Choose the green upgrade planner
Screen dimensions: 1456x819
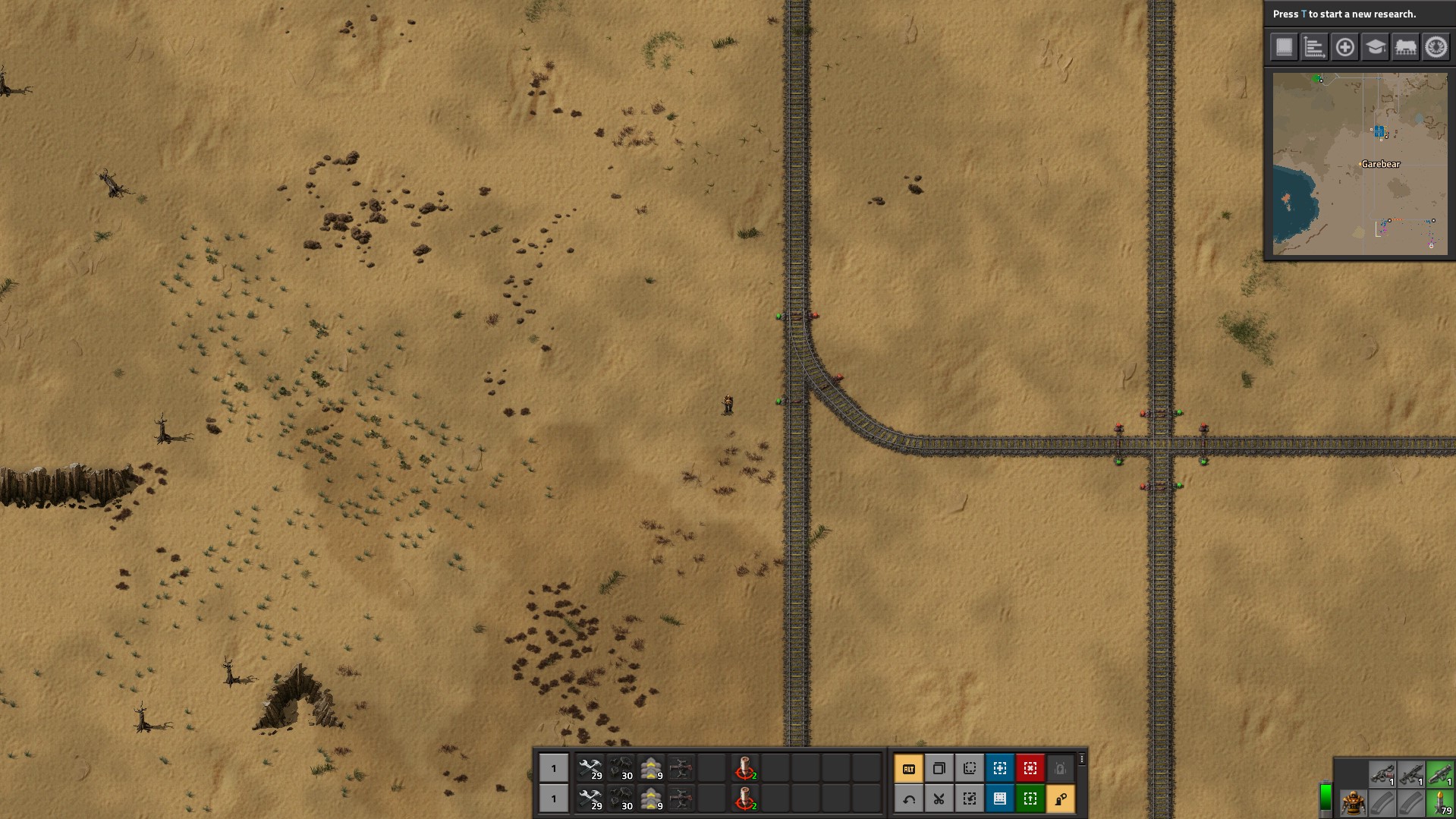[x=1030, y=799]
